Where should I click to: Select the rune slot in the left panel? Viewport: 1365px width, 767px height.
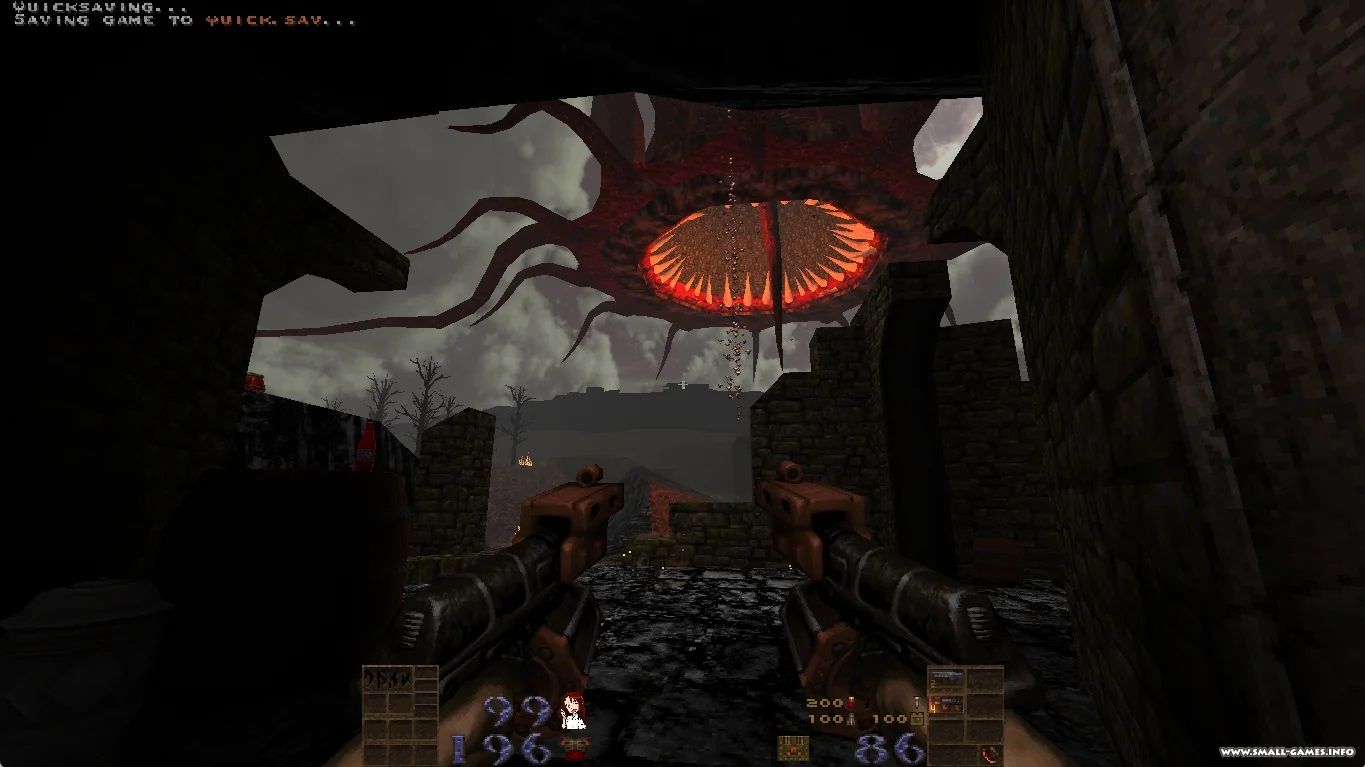(x=387, y=679)
